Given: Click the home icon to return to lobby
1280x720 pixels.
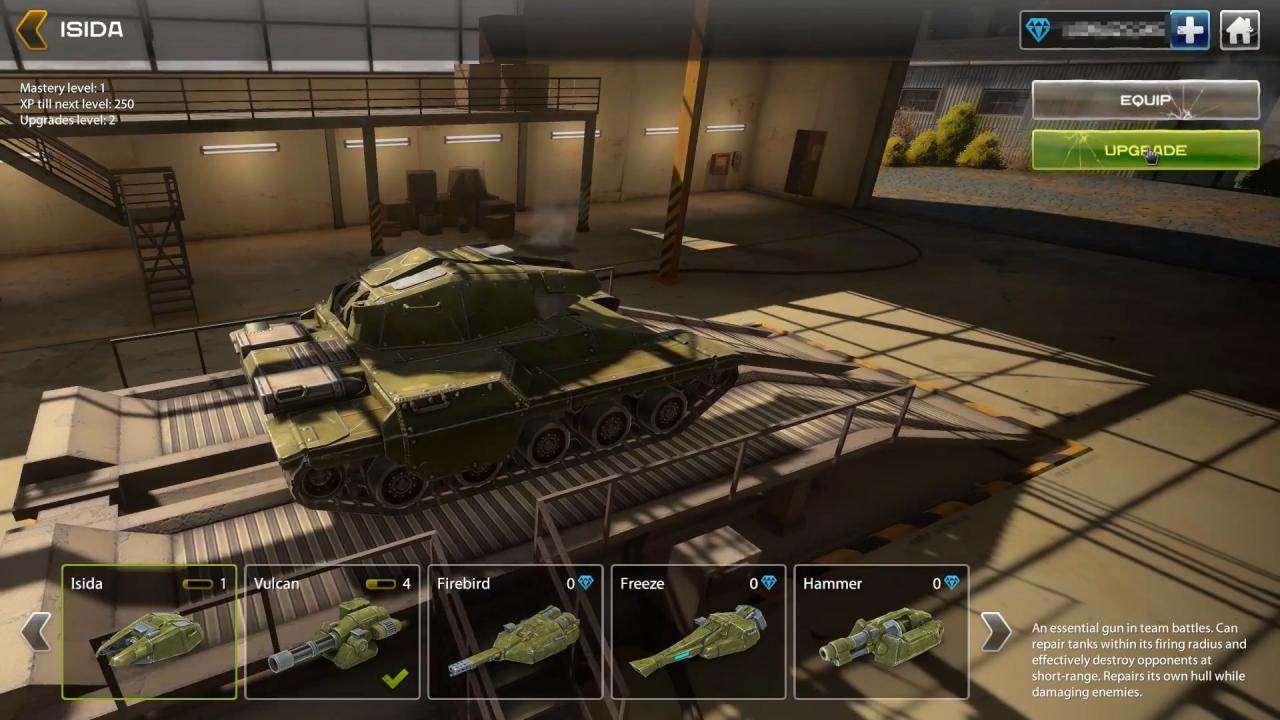Looking at the screenshot, I should point(1239,30).
